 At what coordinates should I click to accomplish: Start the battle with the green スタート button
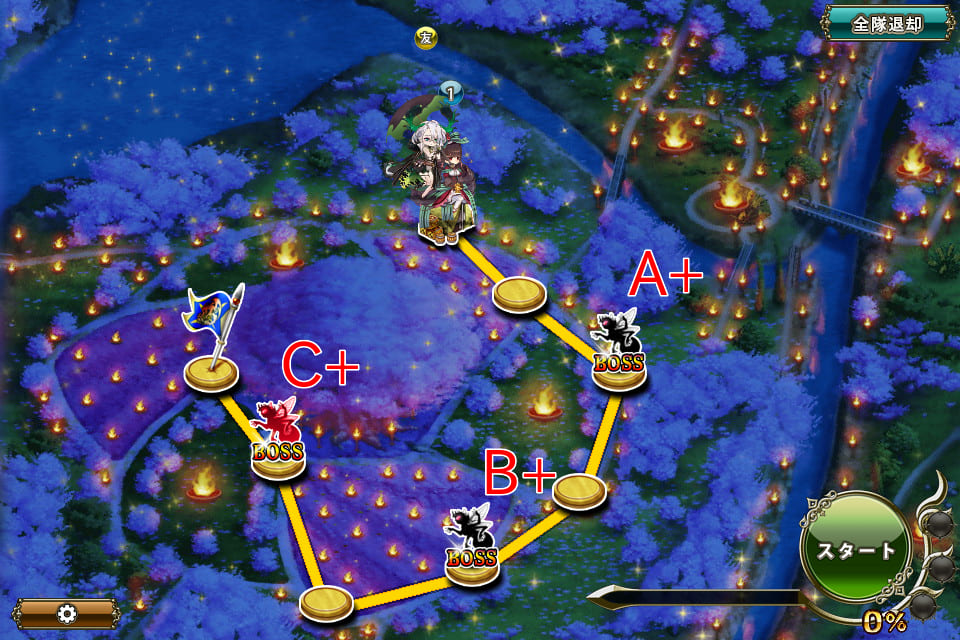(x=855, y=549)
